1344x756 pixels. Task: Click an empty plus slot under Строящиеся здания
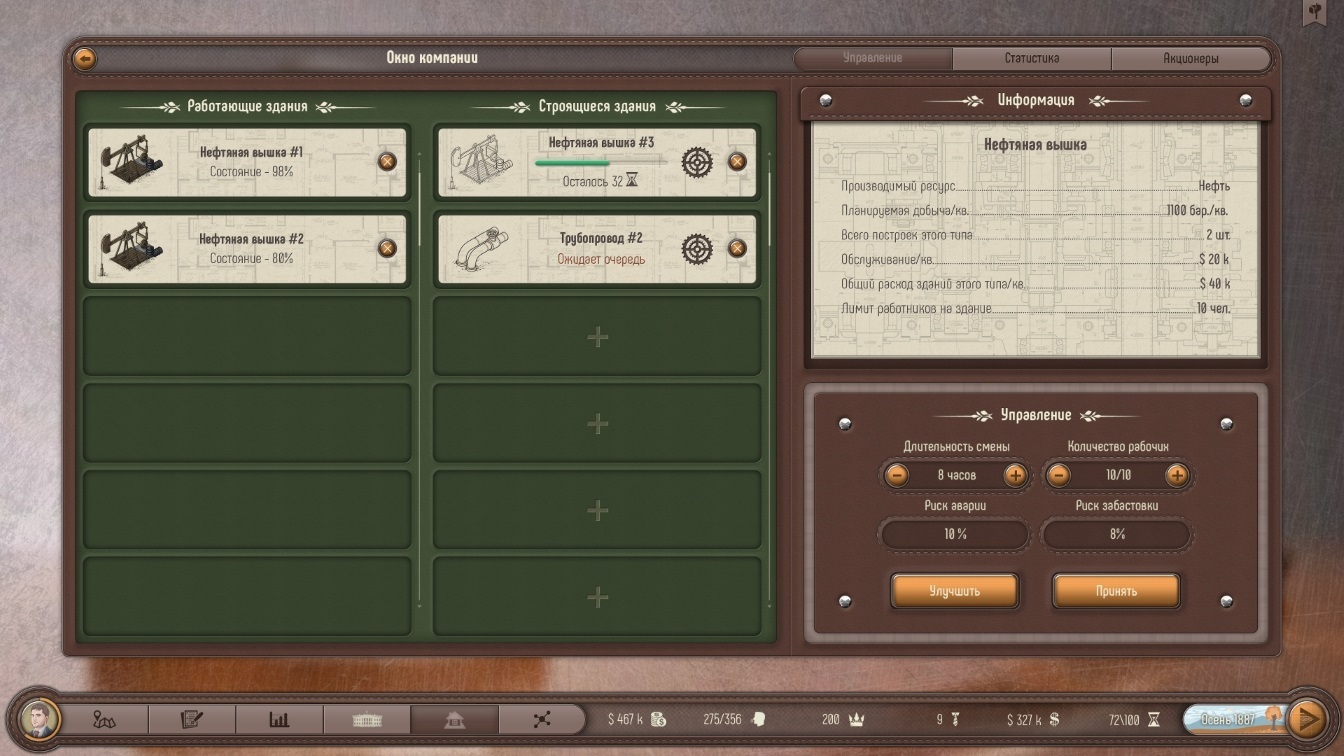pyautogui.click(x=596, y=337)
